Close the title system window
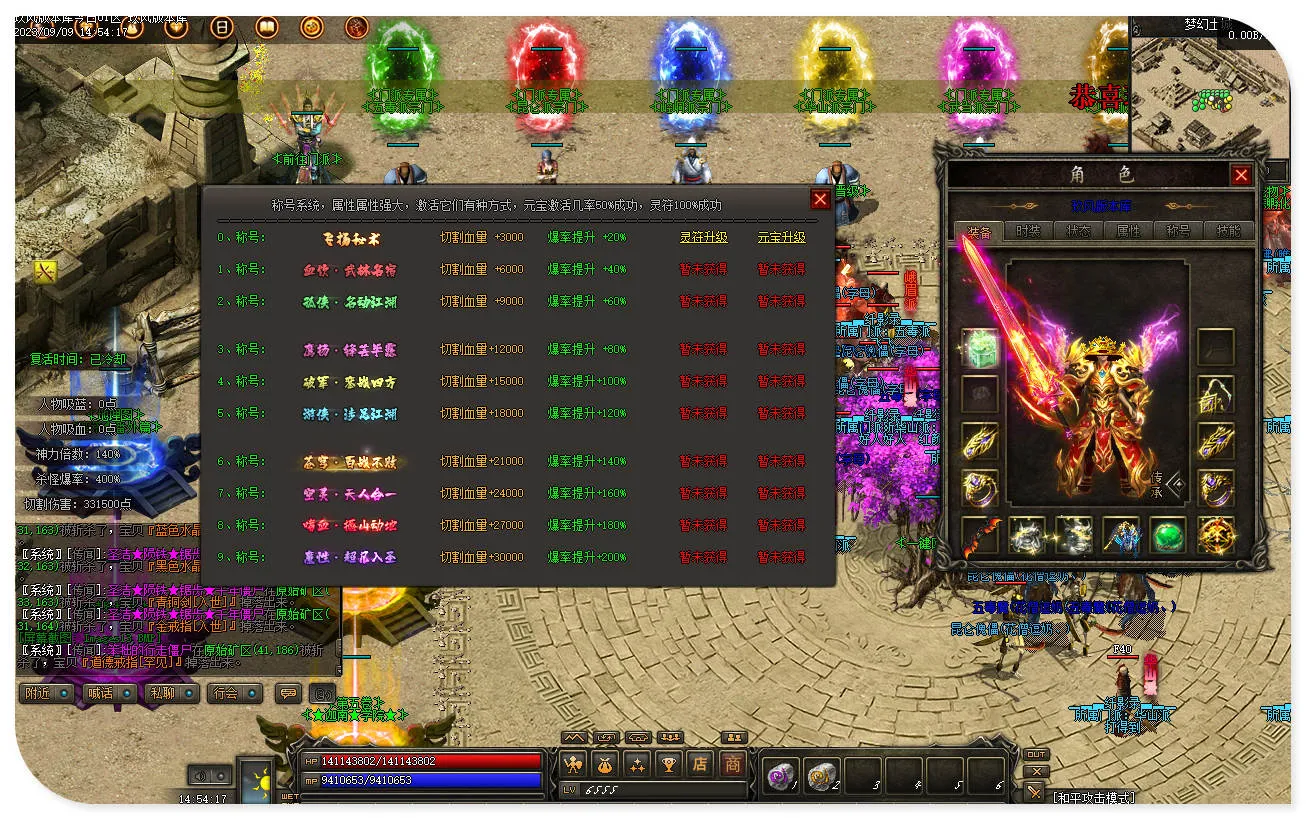The width and height of the screenshot is (1306, 819). 820,199
